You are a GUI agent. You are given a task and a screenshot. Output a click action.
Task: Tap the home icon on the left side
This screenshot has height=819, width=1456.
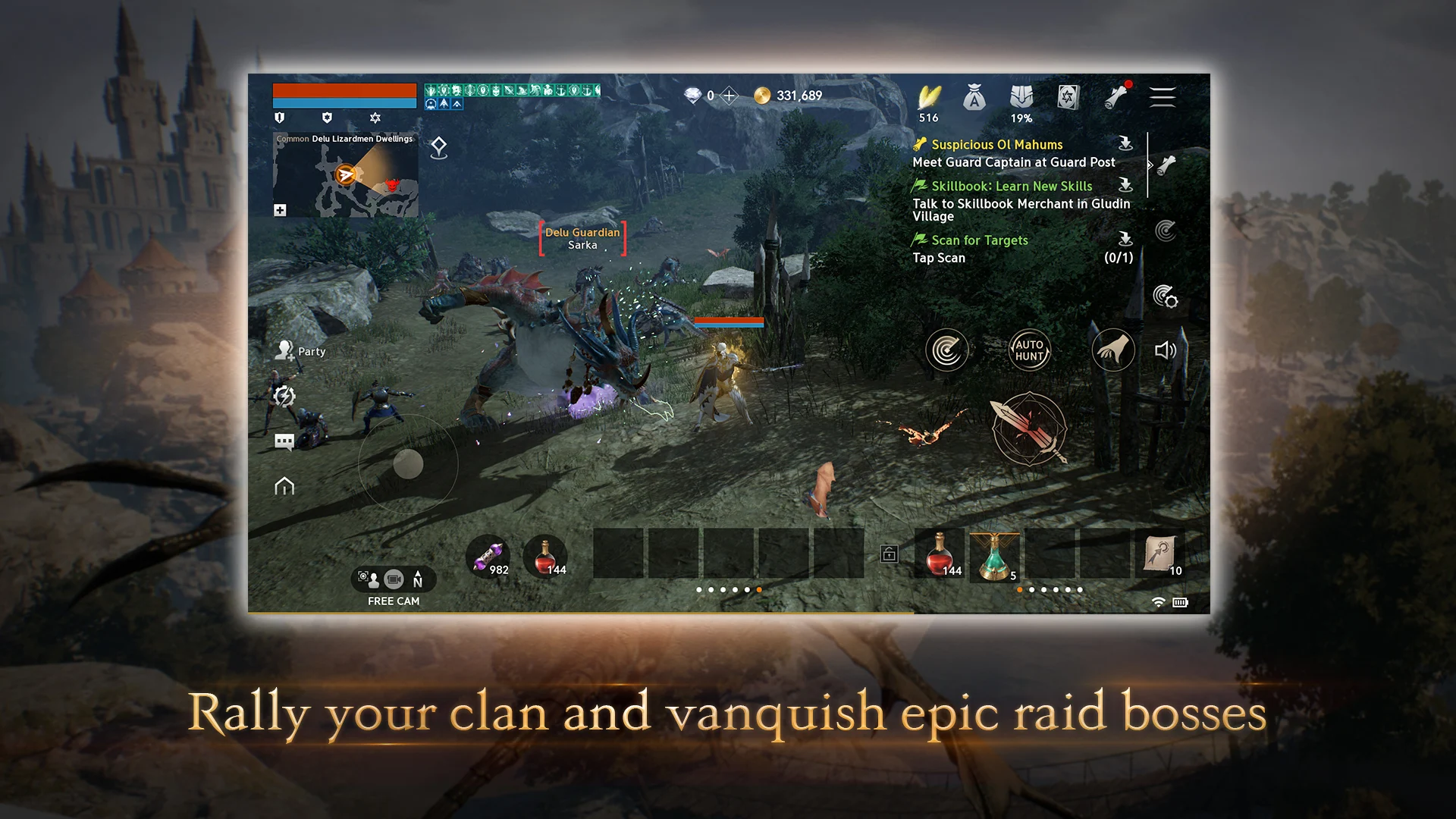coord(284,485)
